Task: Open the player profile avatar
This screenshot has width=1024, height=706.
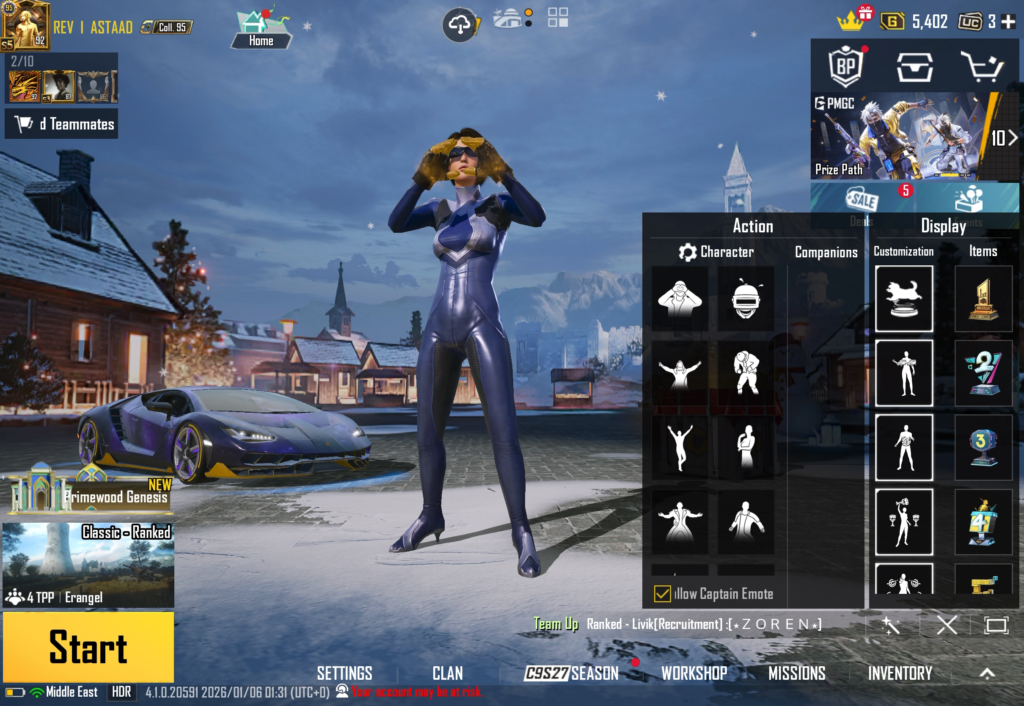Action: (25, 25)
